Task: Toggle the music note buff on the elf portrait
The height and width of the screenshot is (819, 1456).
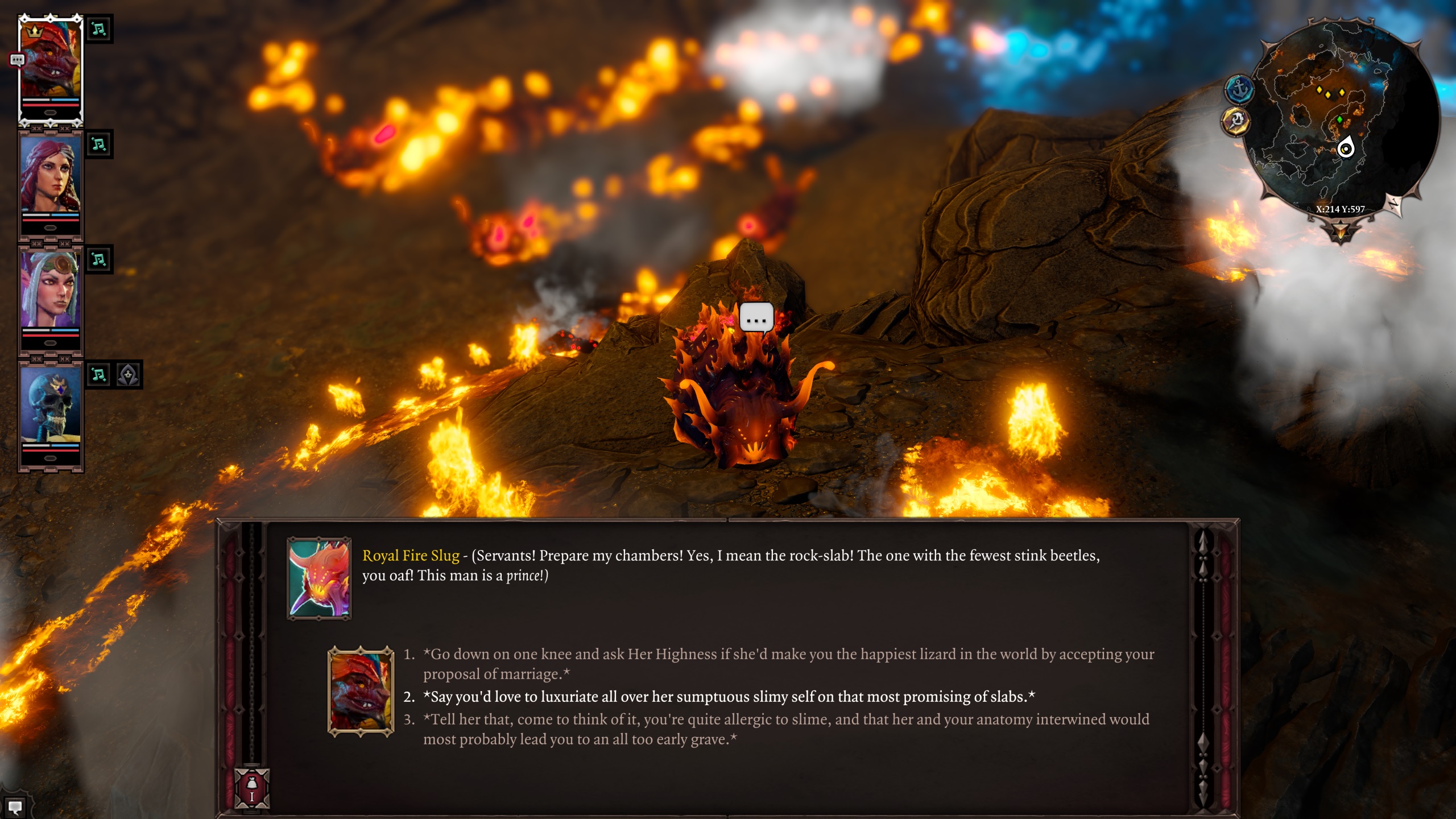Action: point(99,260)
